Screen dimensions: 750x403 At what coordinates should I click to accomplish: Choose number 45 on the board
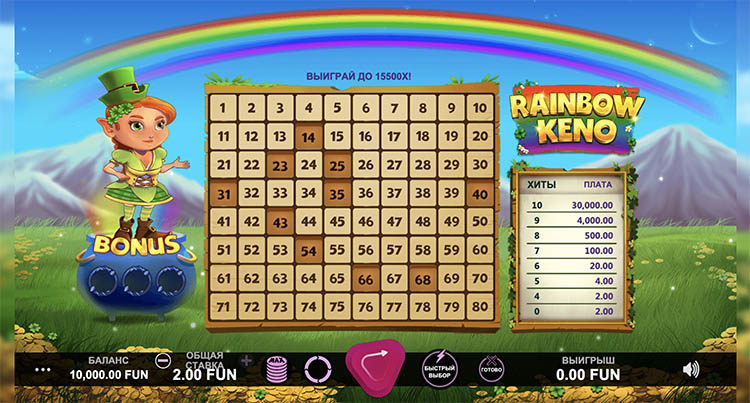coord(338,221)
